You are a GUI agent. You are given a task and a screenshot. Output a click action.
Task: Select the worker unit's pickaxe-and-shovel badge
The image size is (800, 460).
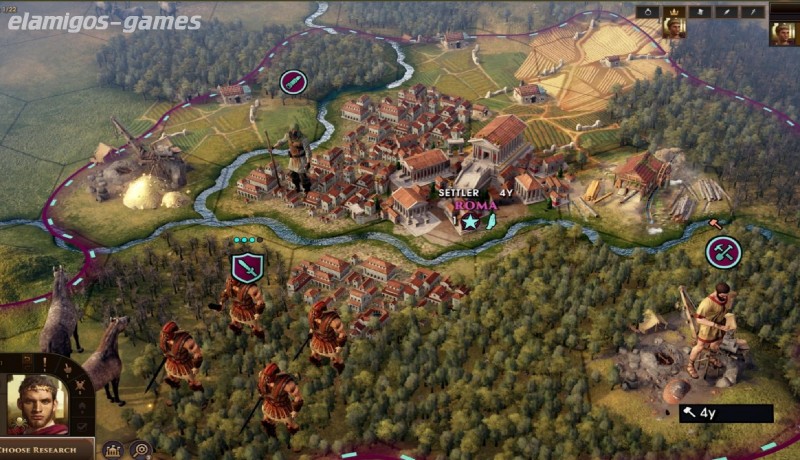pos(723,252)
